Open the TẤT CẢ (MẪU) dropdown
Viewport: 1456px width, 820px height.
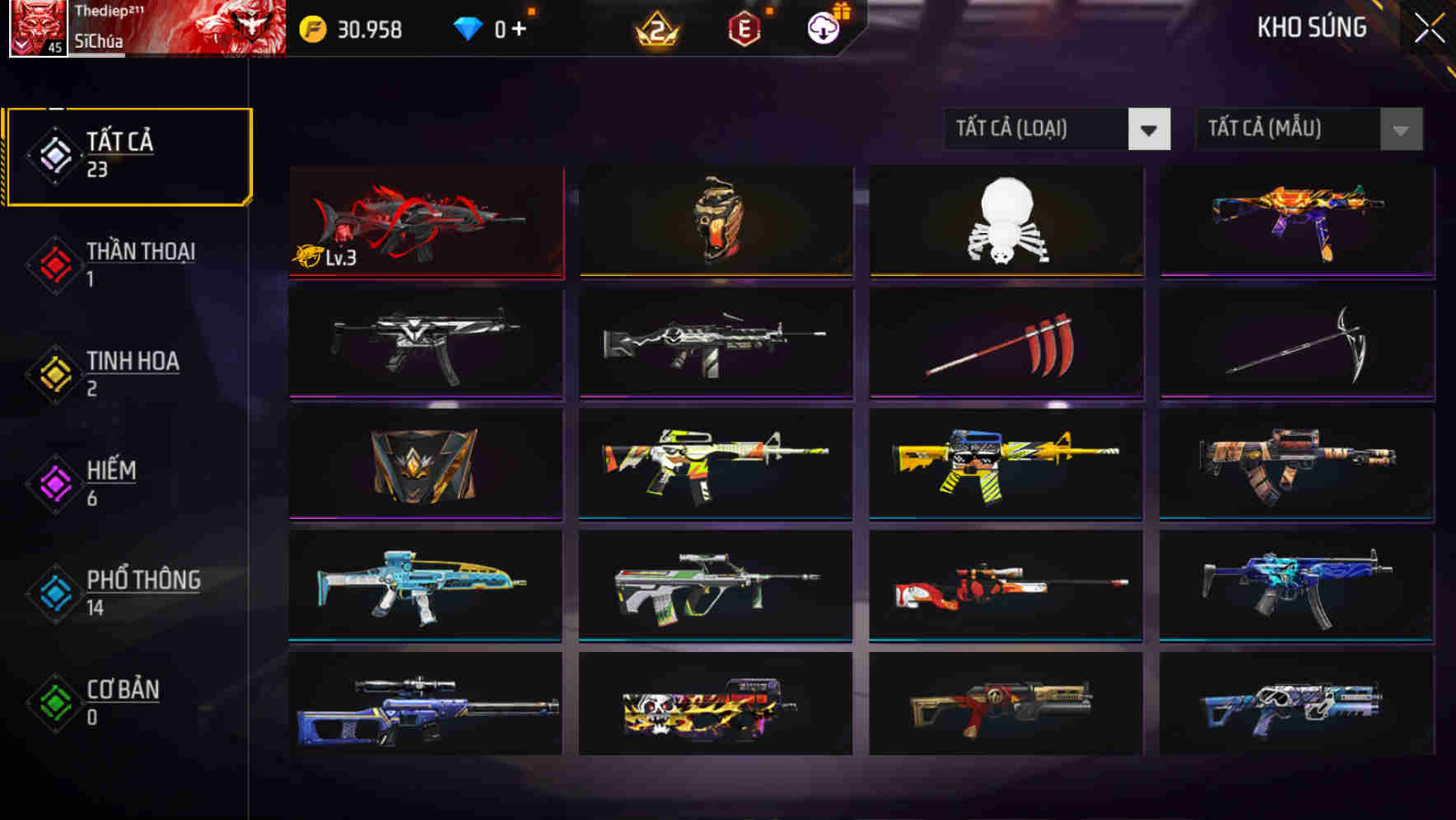point(1309,129)
